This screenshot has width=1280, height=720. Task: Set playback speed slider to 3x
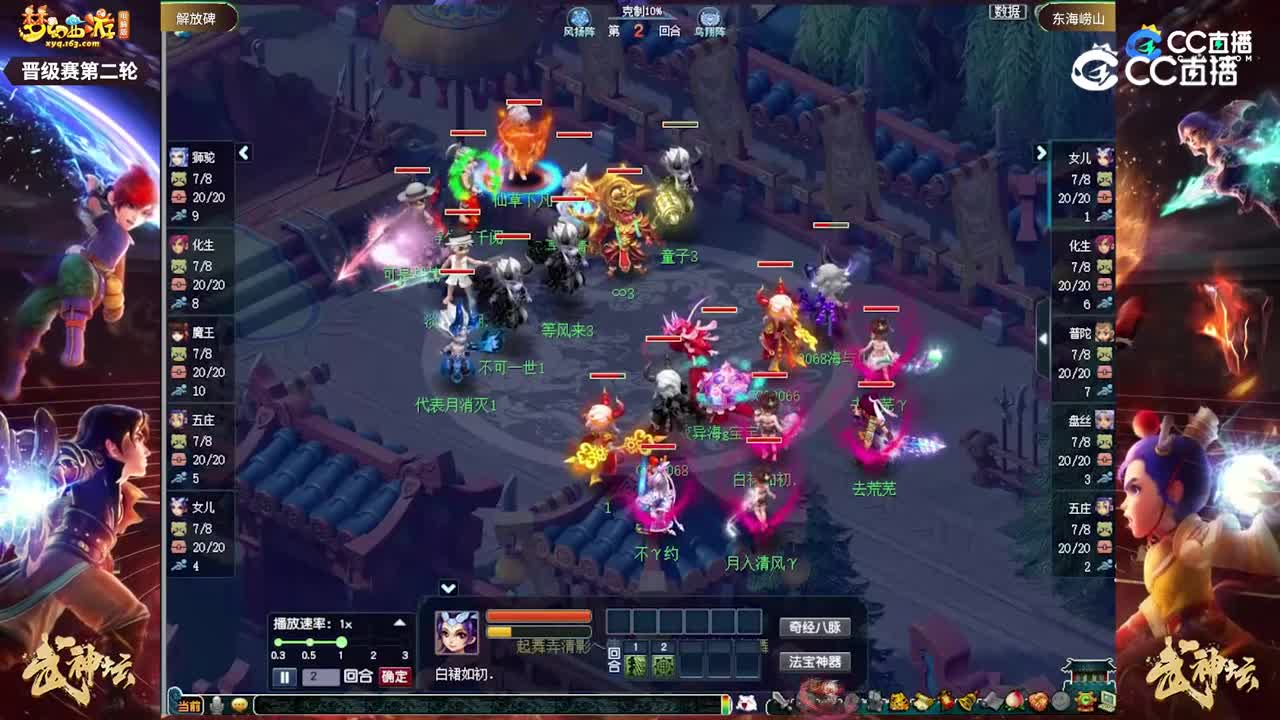(x=404, y=642)
